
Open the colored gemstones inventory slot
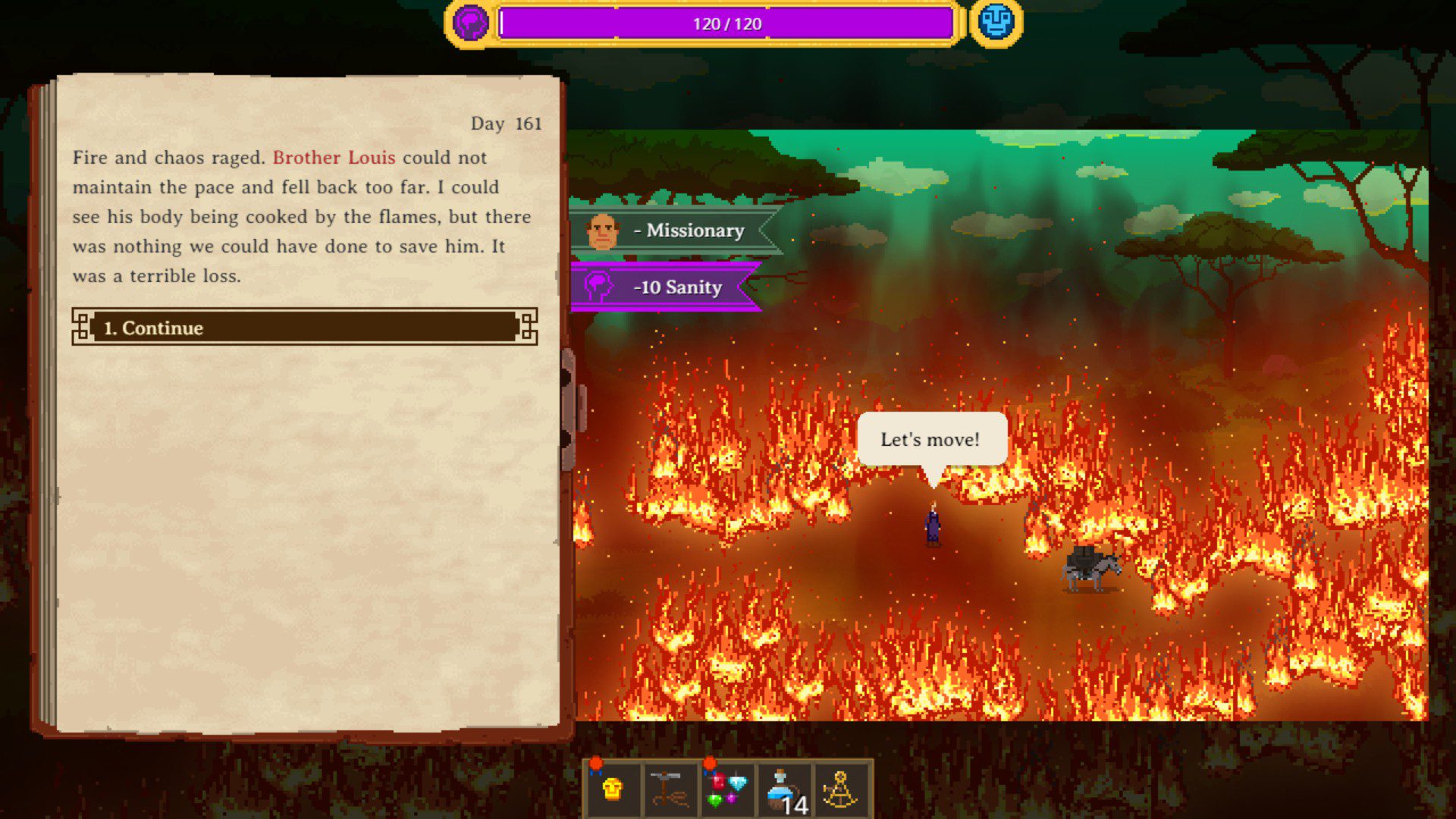[726, 790]
